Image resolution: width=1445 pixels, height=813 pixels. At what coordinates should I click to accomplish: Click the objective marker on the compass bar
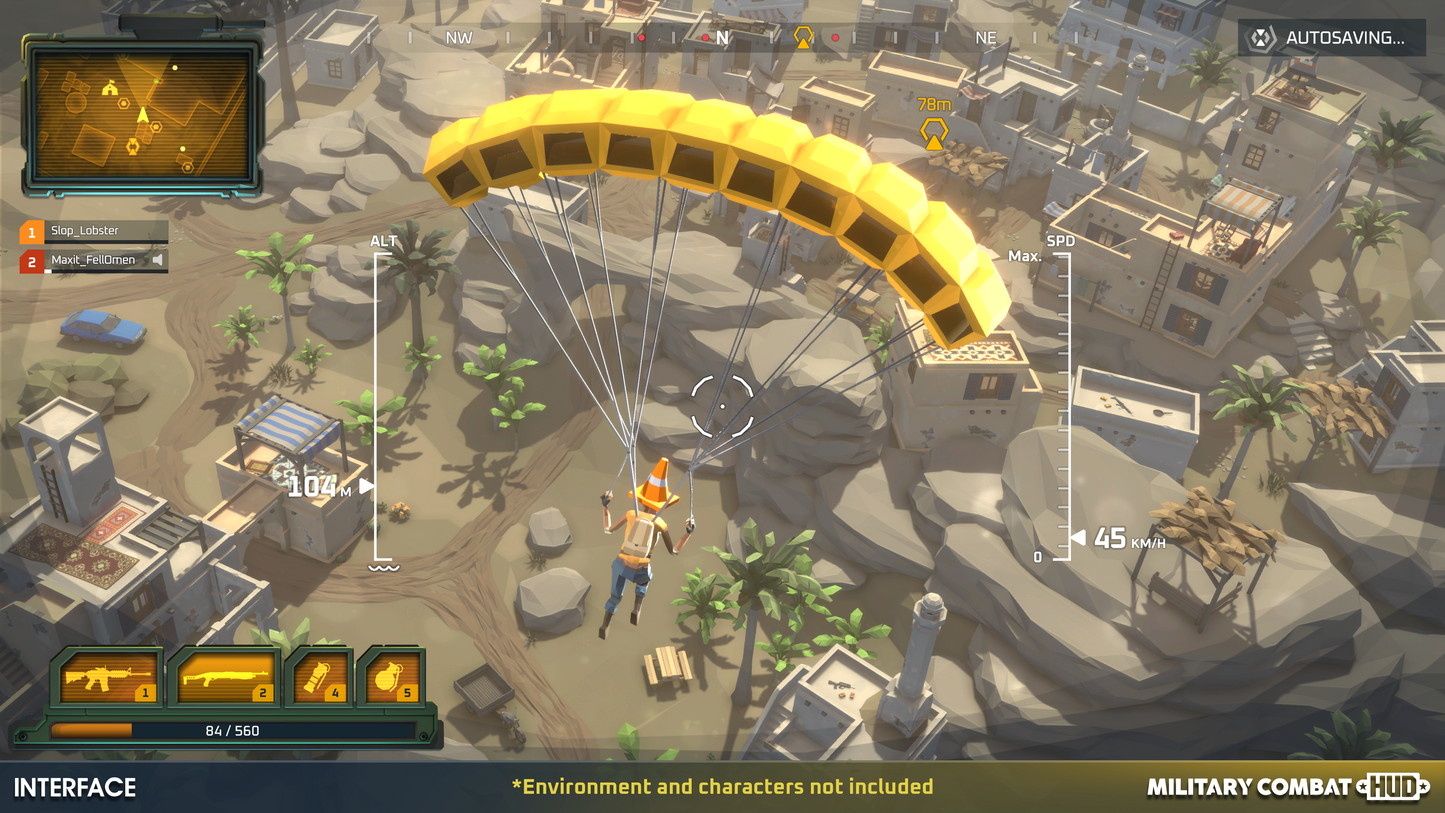(803, 38)
